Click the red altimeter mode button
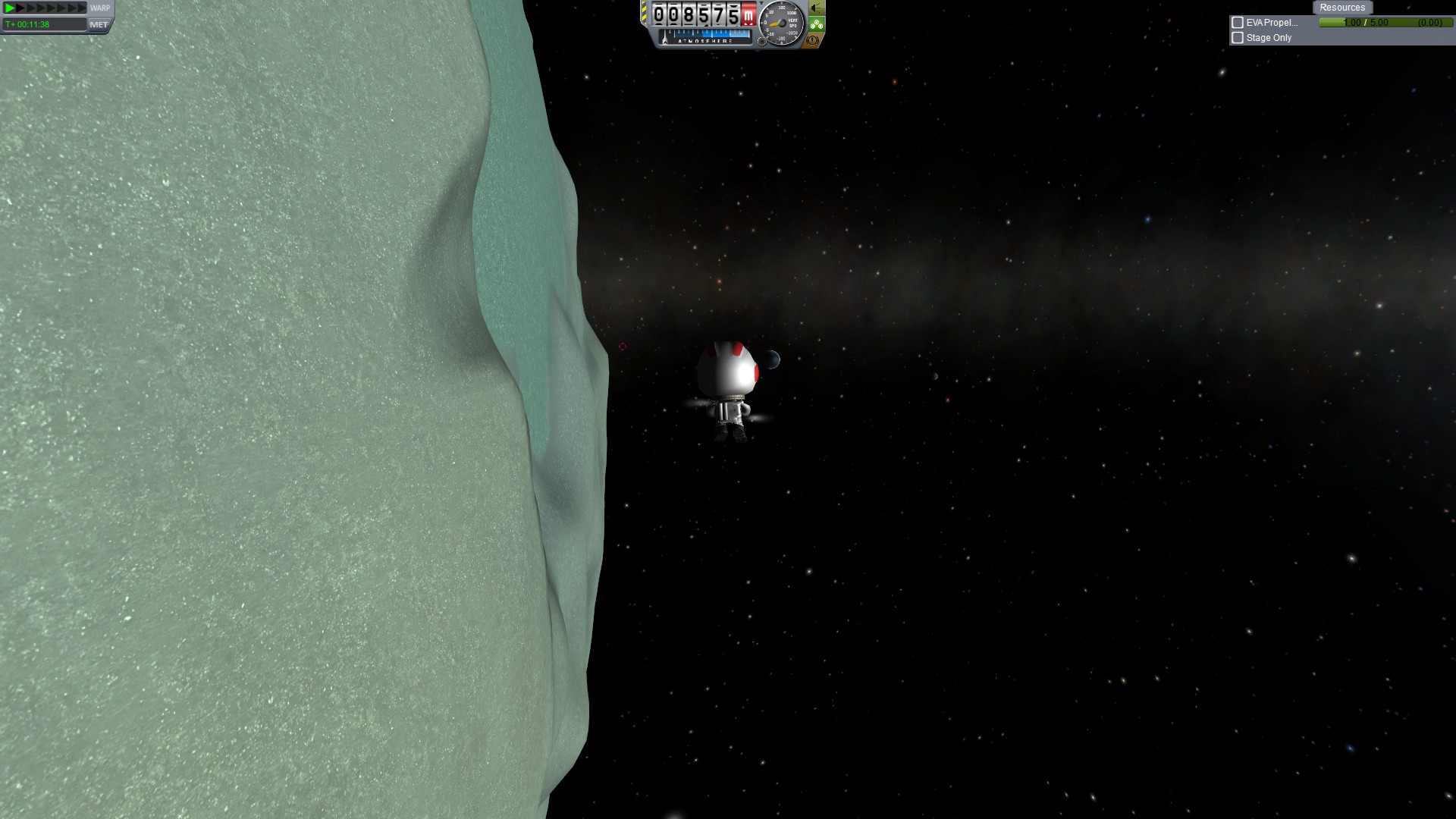The width and height of the screenshot is (1456, 819). (748, 14)
